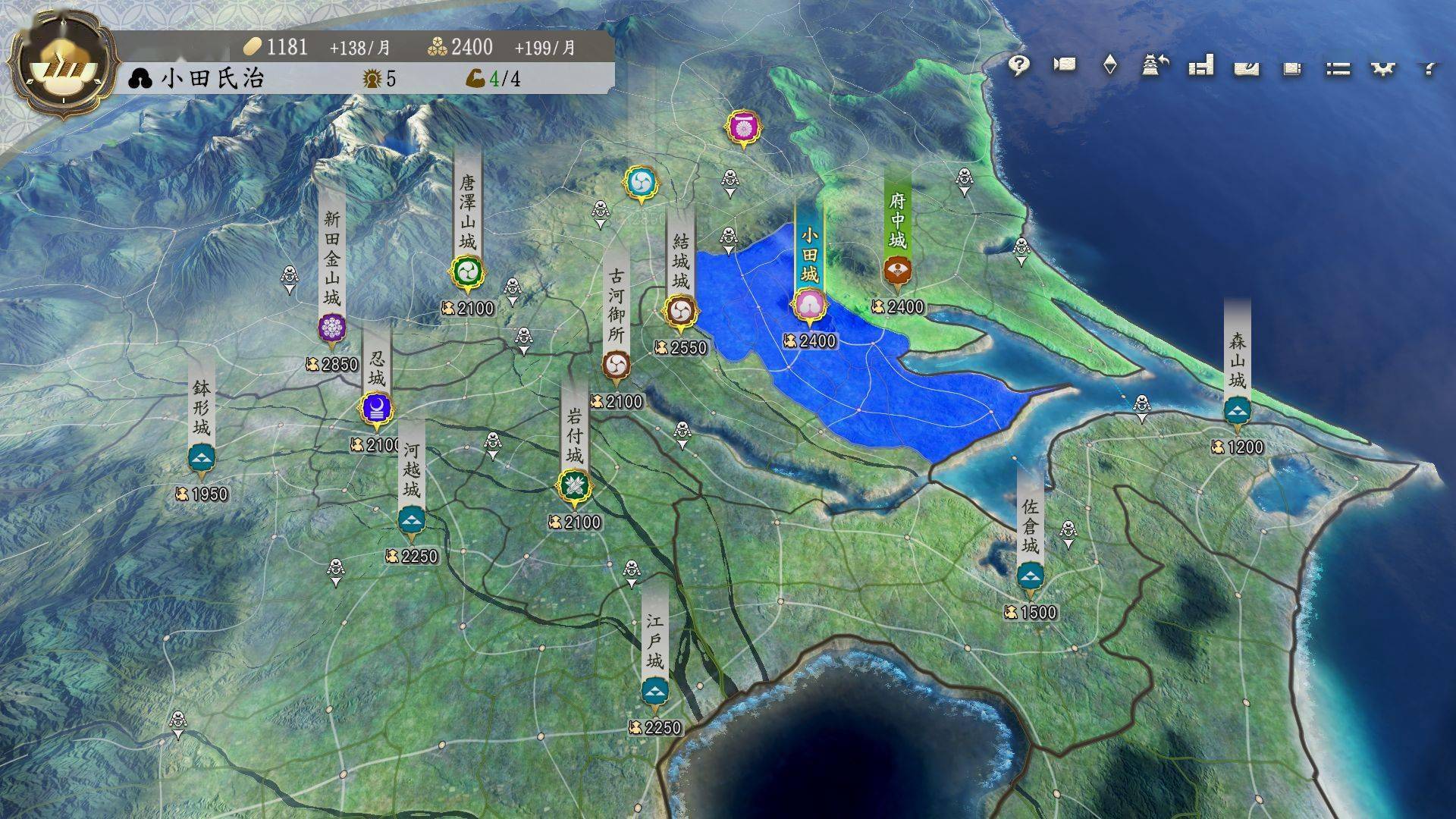Select the 江戸城 castle marker

[654, 691]
